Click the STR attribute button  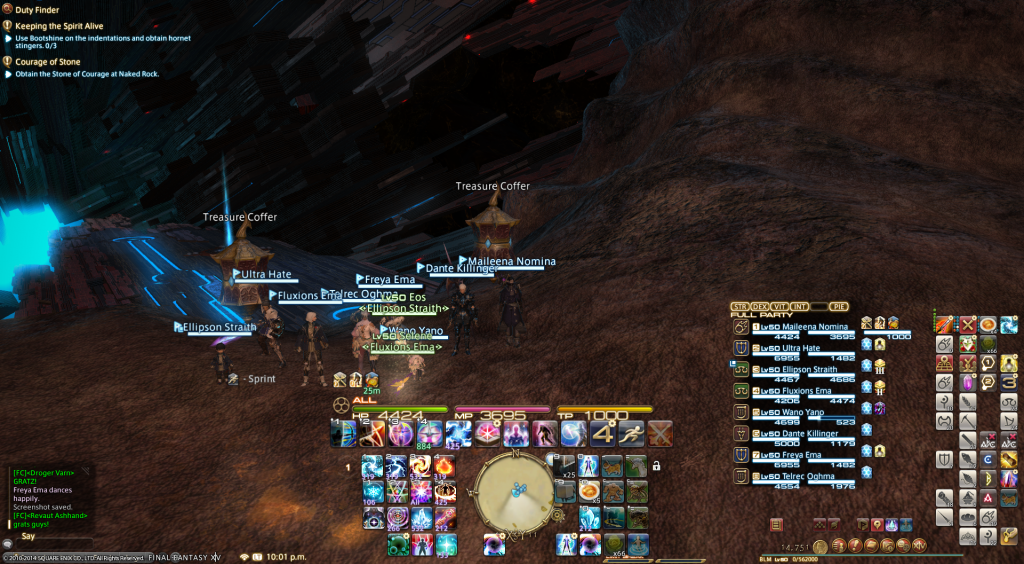740,306
